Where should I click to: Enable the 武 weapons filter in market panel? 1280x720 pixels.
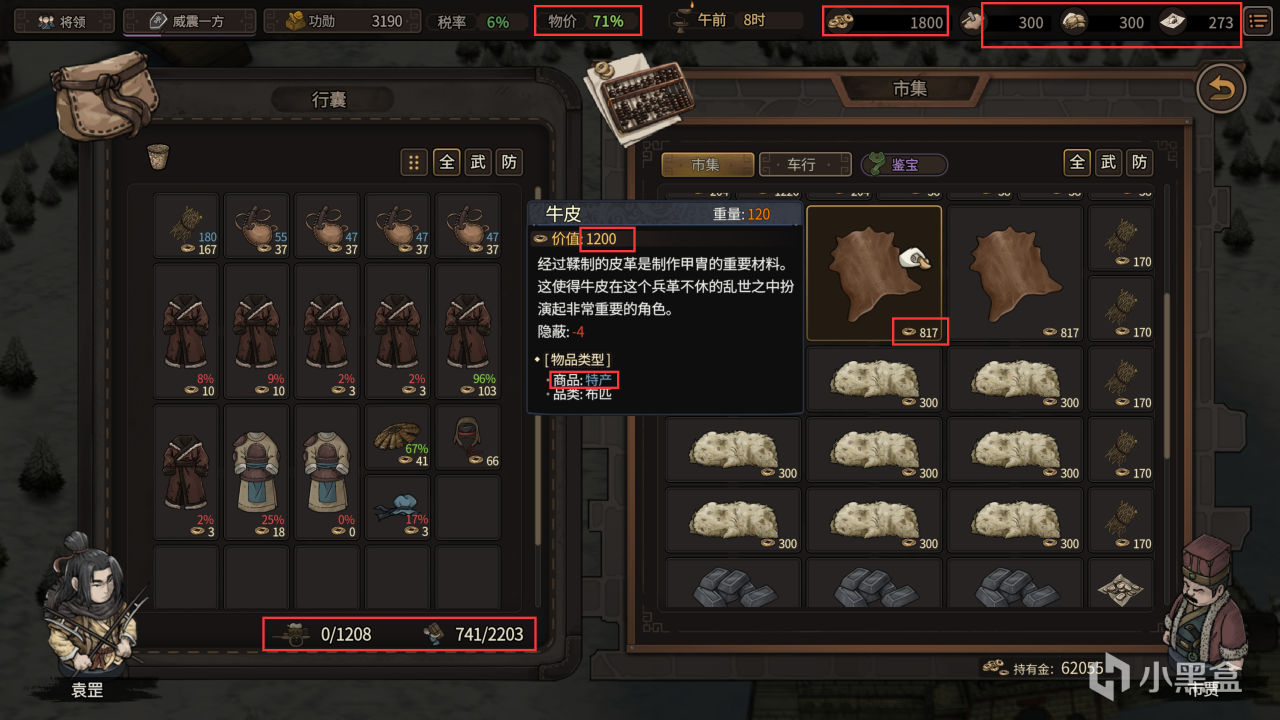pyautogui.click(x=1107, y=162)
